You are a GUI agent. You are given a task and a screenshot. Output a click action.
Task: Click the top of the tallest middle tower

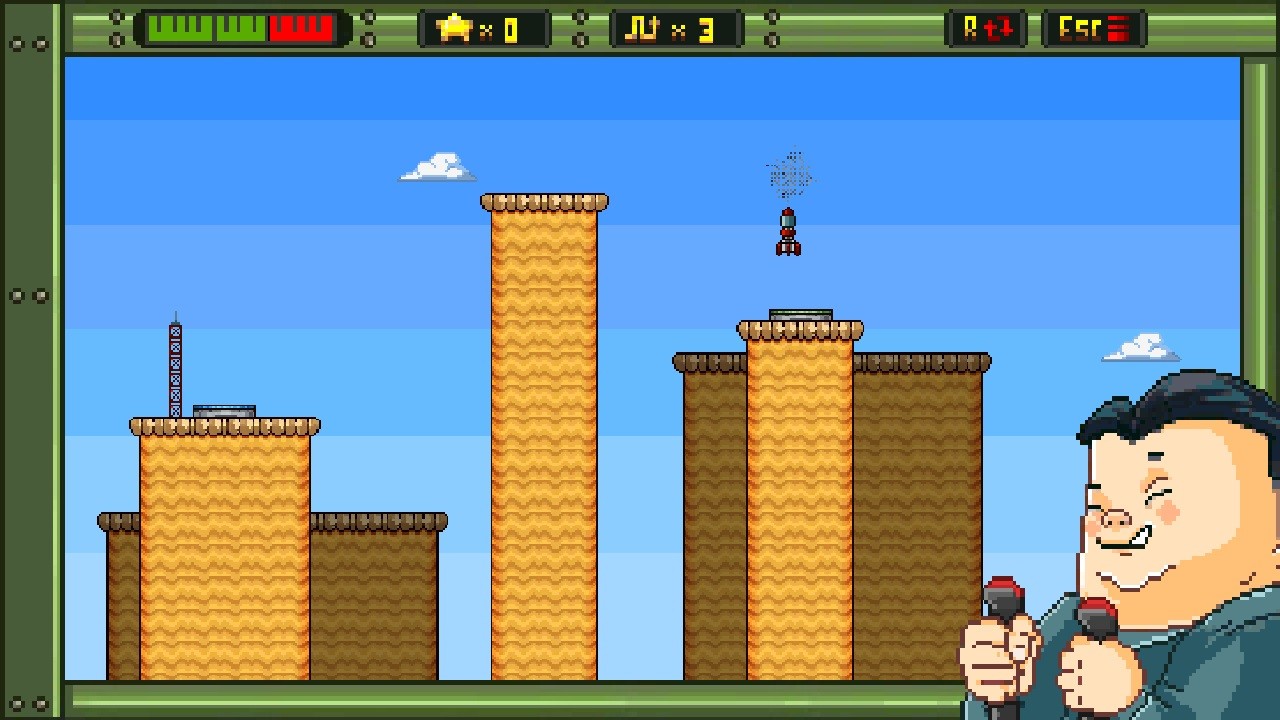(x=545, y=200)
